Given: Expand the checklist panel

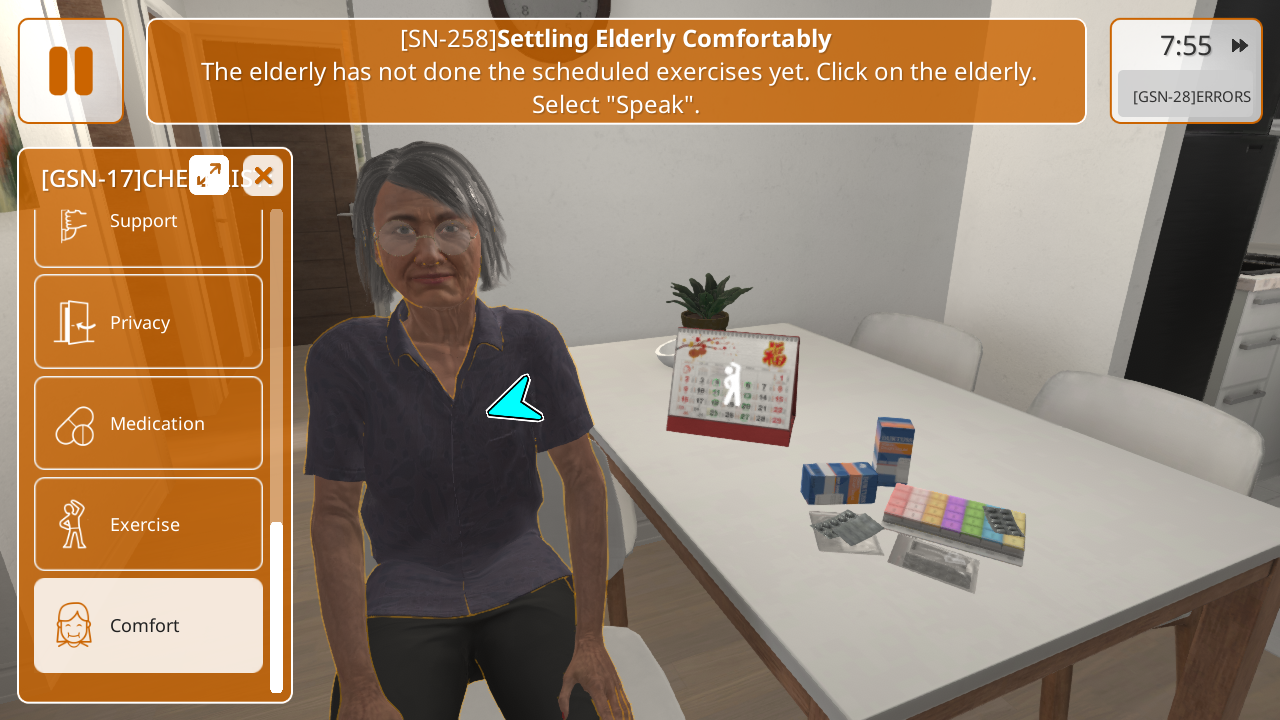Looking at the screenshot, I should point(209,175).
